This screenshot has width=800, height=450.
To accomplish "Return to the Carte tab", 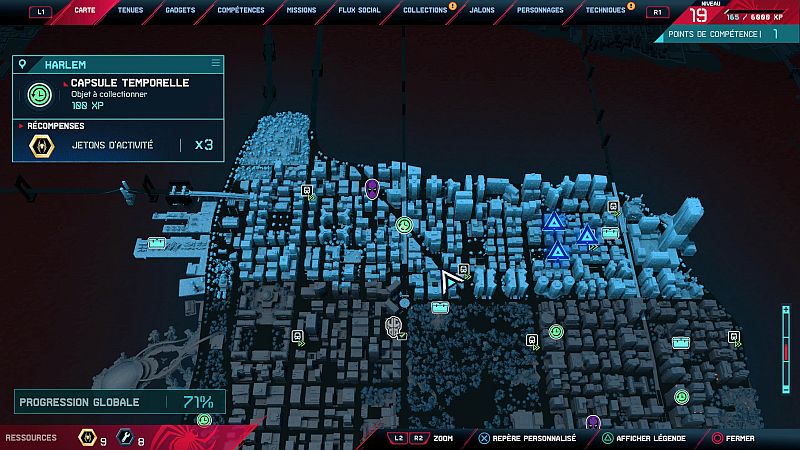I will (x=86, y=11).
